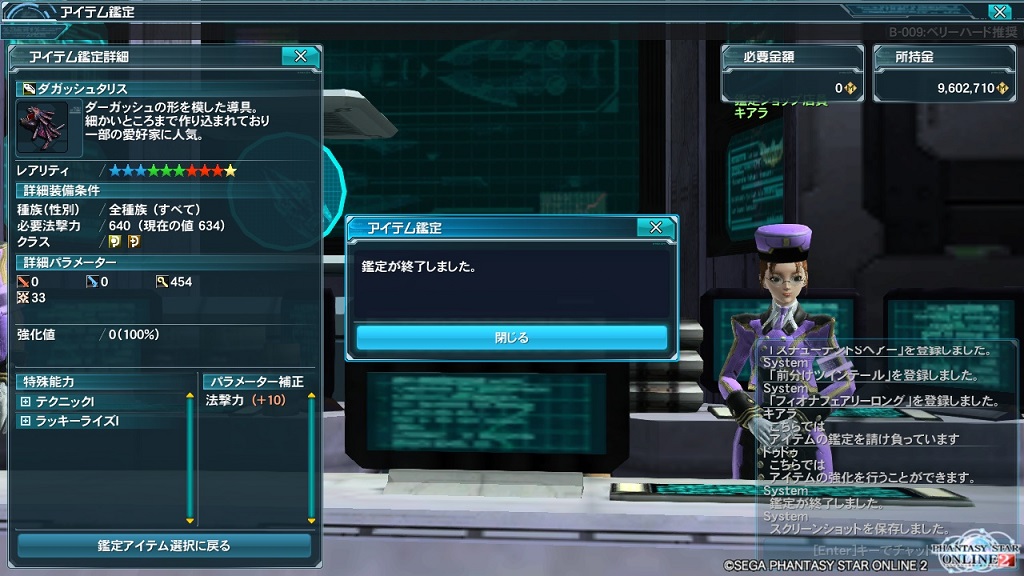Viewport: 1024px width, 576px height.
Task: Close the main アイテム鑑定 window
Action: coord(998,12)
